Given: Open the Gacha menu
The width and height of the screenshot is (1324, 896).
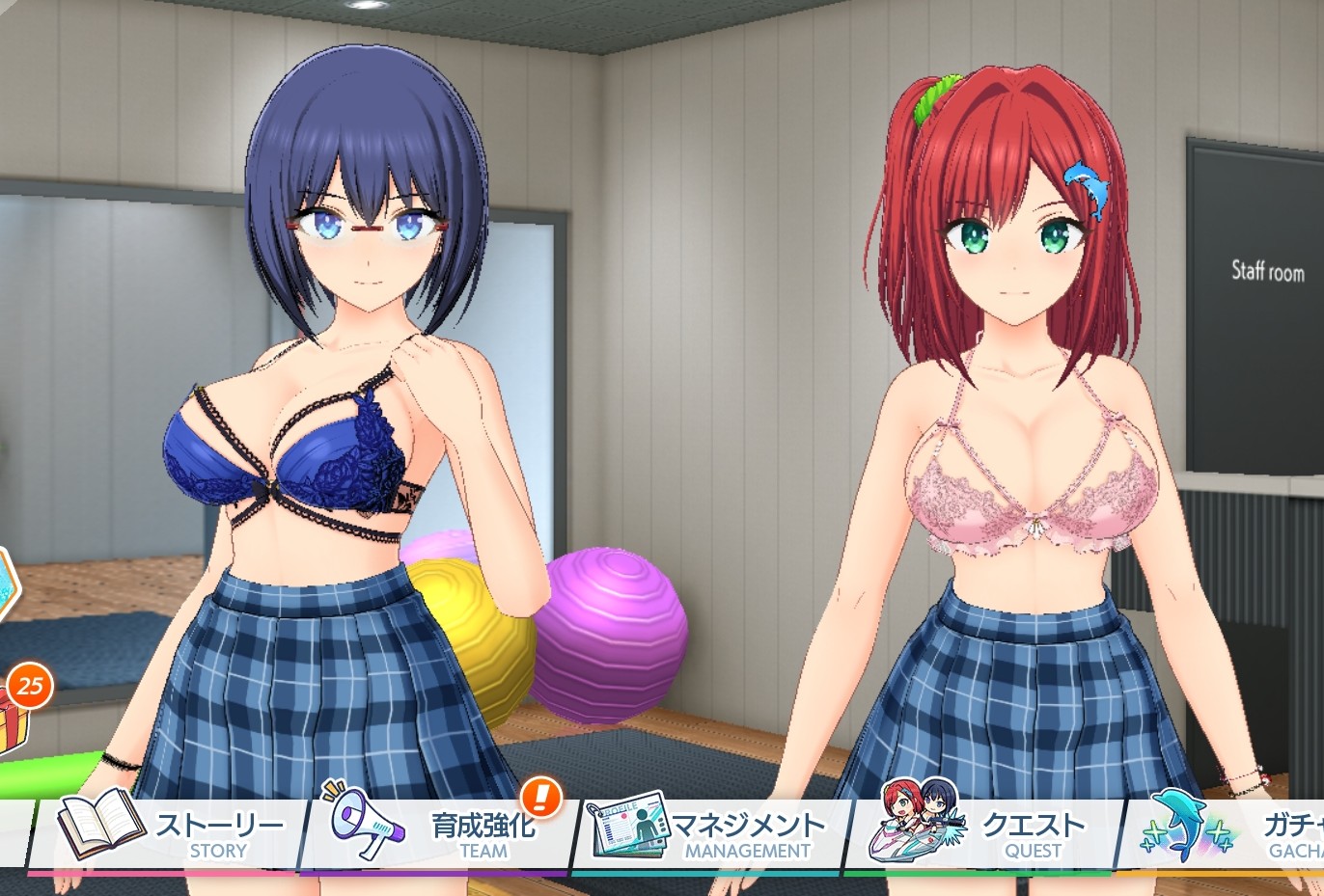Looking at the screenshot, I should 1230,833.
